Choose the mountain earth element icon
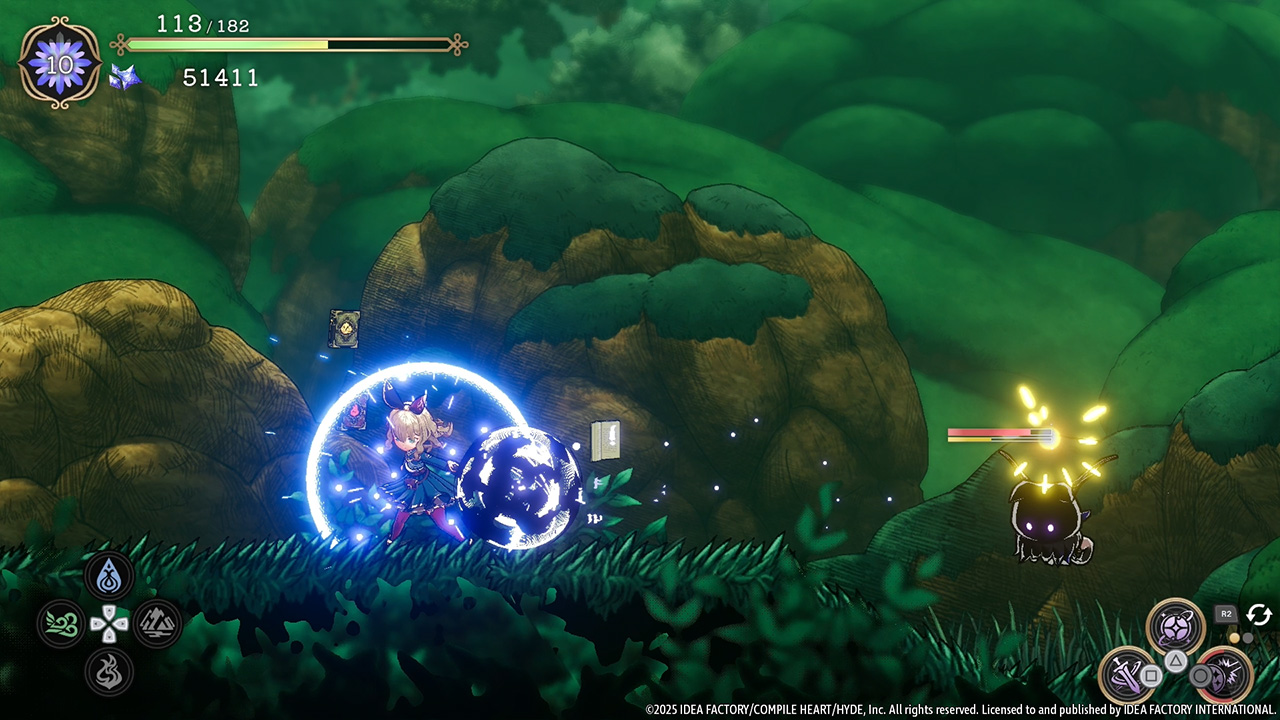1280x720 pixels. (157, 624)
